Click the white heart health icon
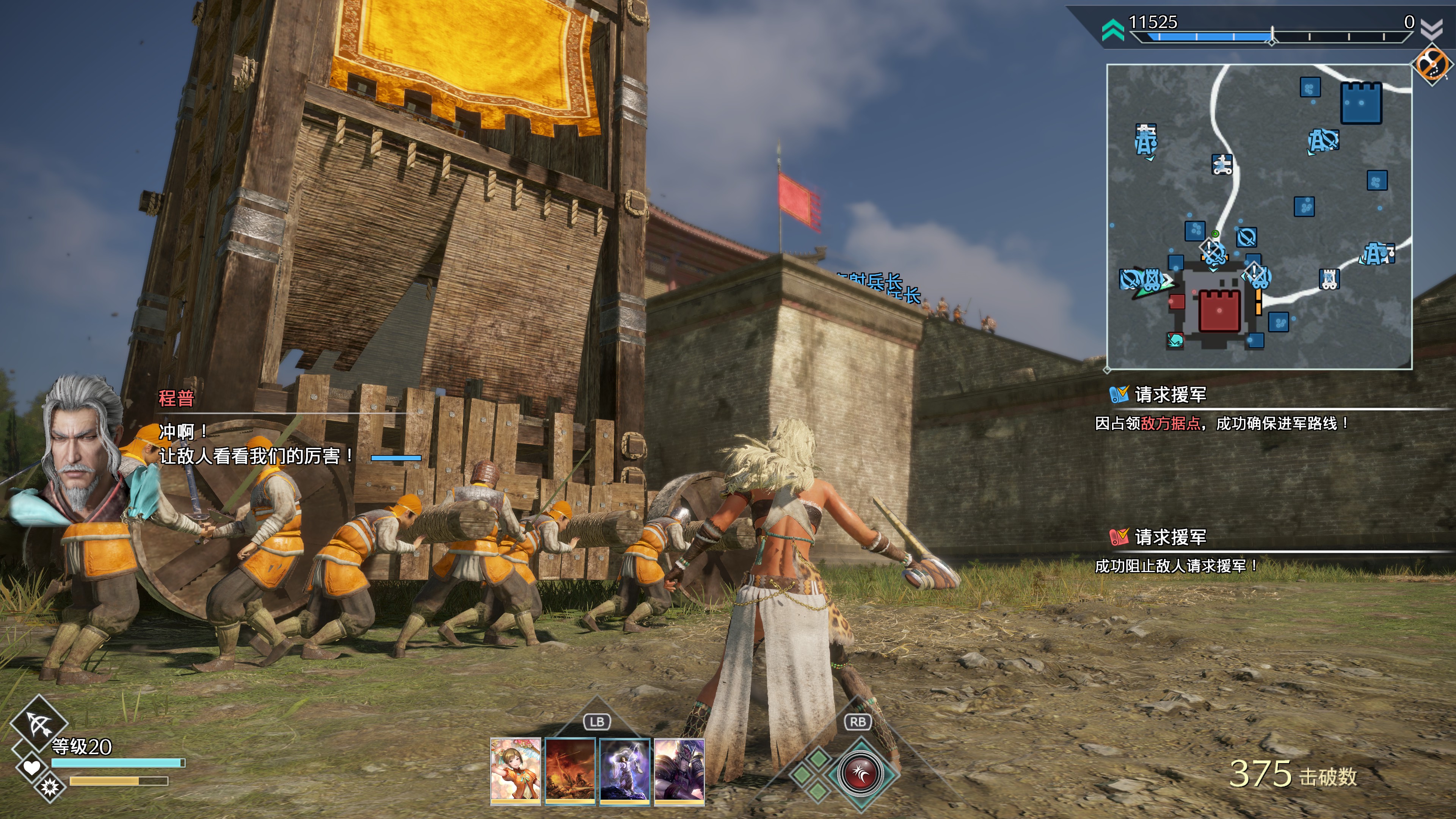The width and height of the screenshot is (1456, 819). point(31,767)
